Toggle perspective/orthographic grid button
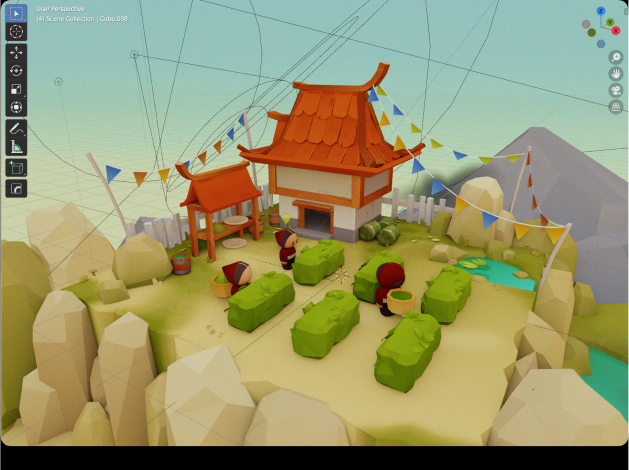Viewport: 629px width, 470px height. [x=615, y=106]
